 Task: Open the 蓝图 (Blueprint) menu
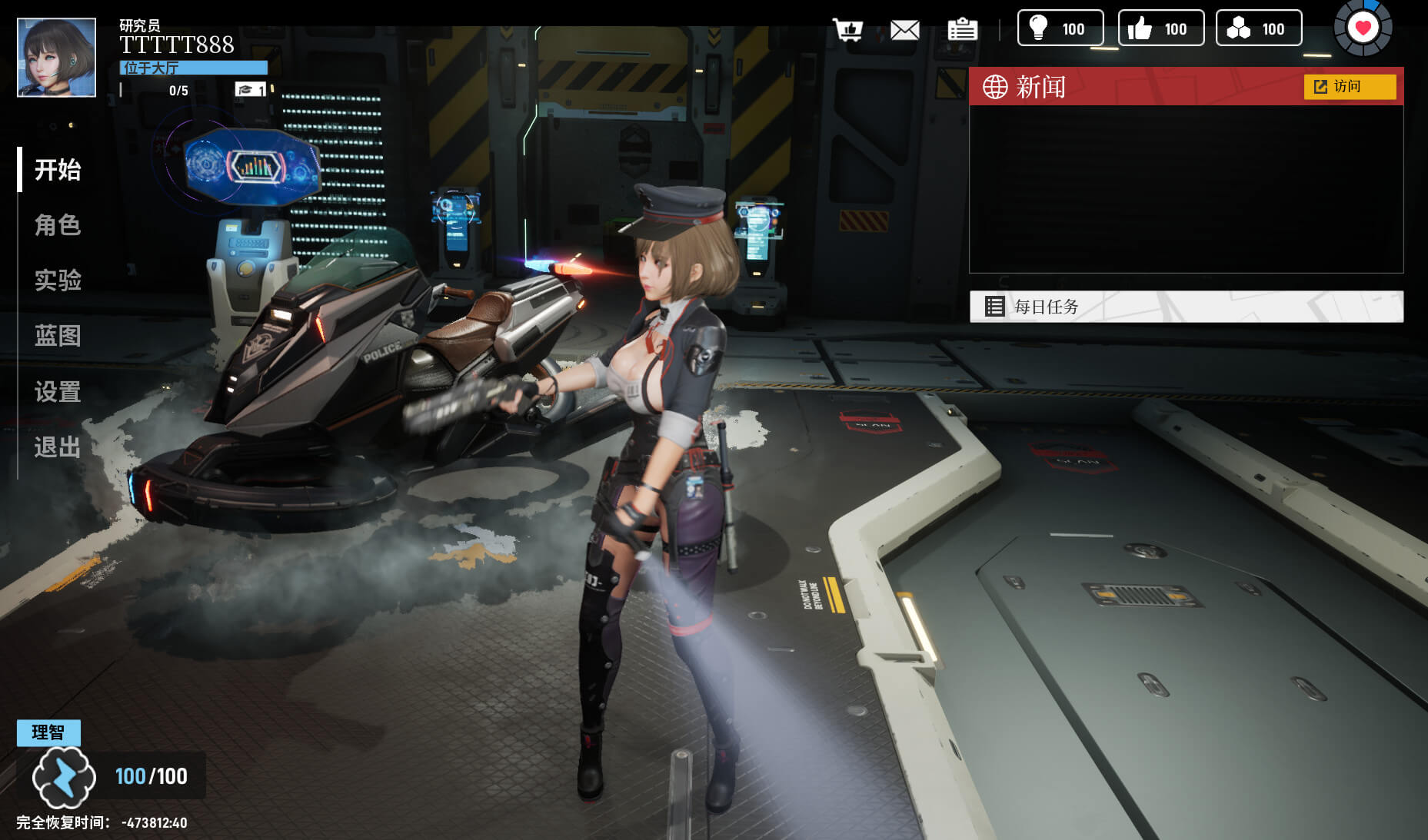tap(58, 336)
